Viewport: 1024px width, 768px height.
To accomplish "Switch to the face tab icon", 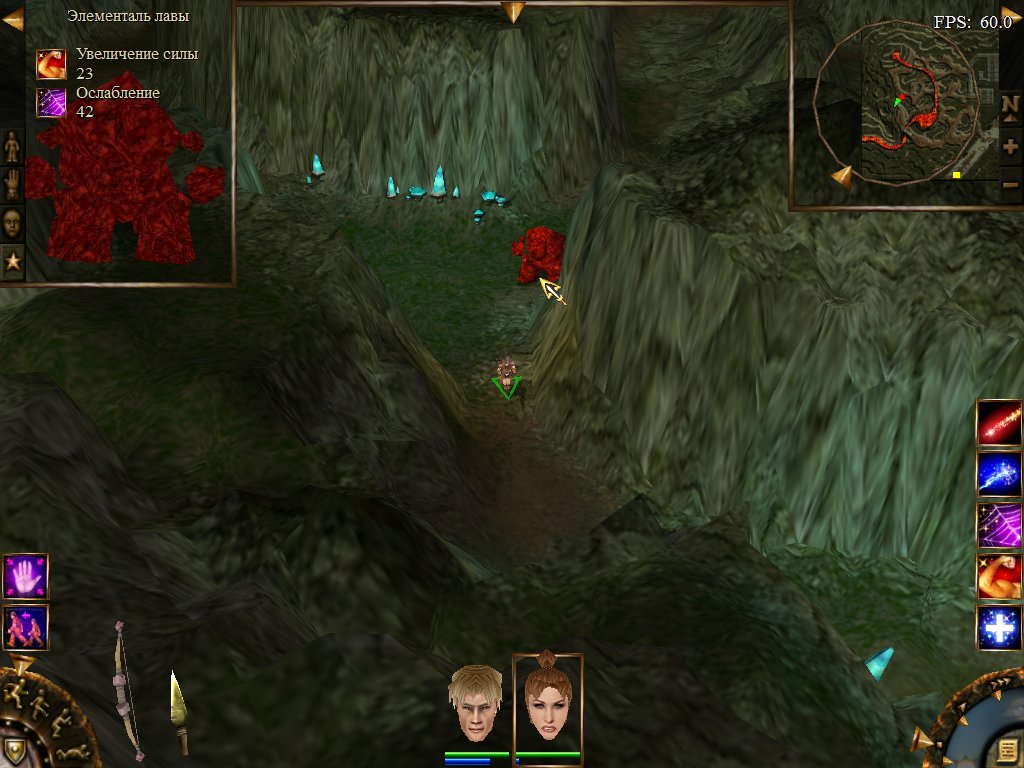I will click(x=12, y=223).
